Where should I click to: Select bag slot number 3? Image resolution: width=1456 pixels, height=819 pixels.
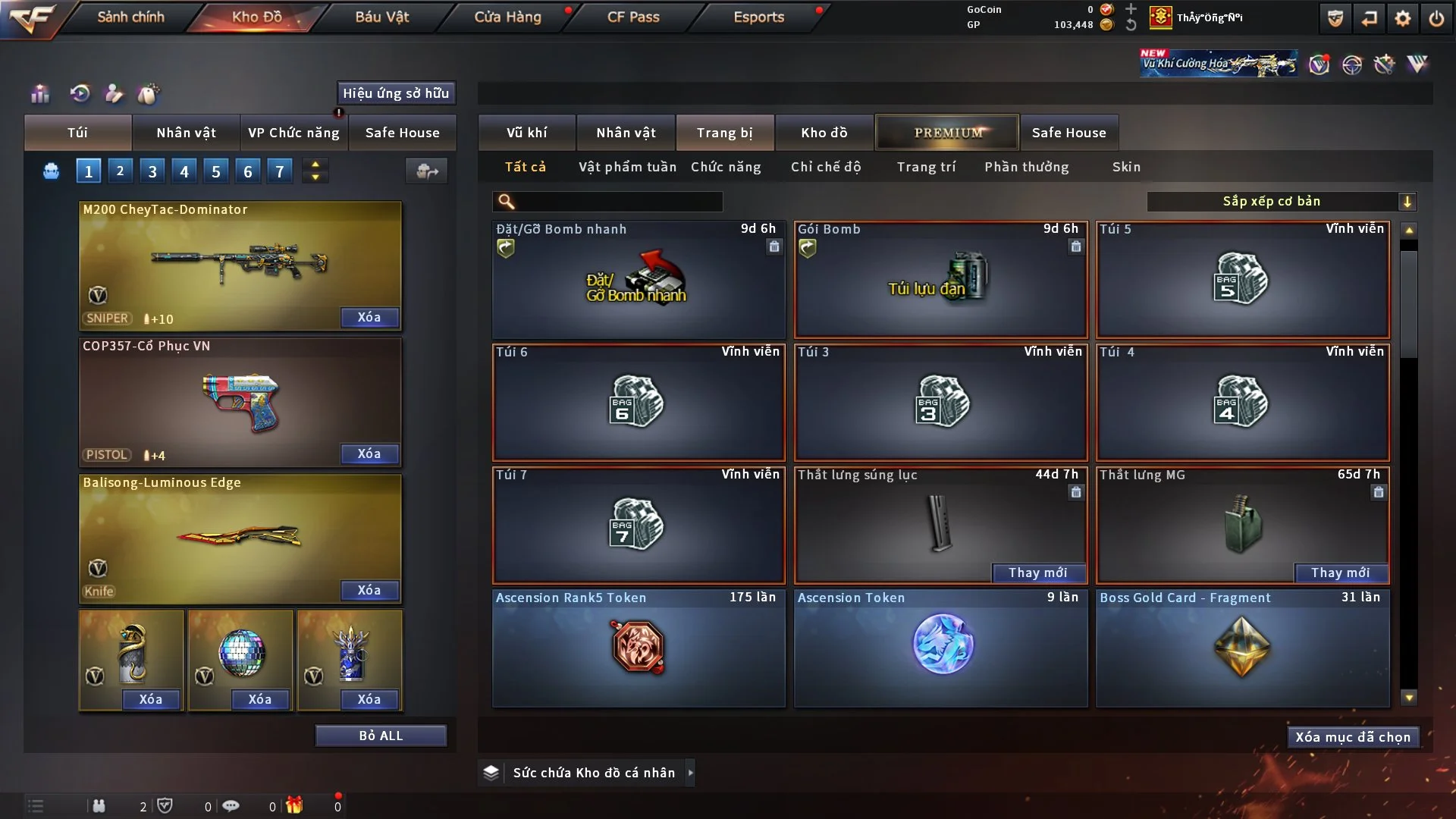coord(152,171)
